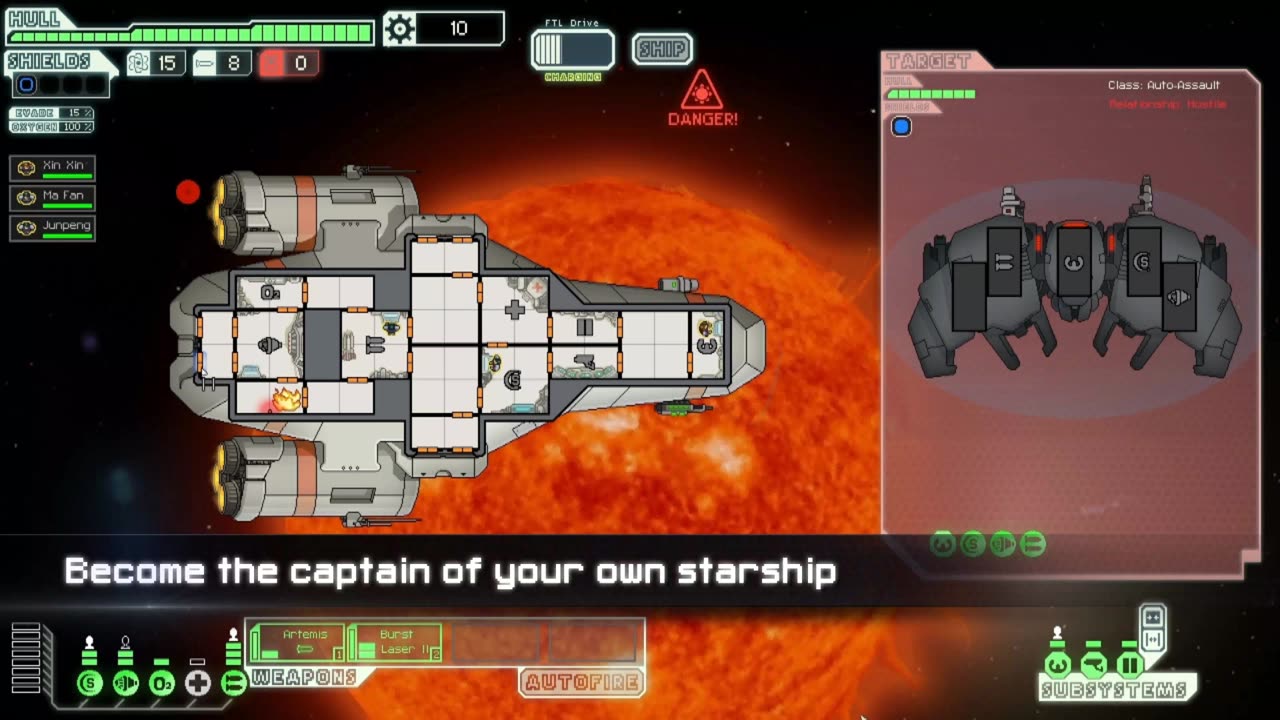Click the doors subsystem icon

click(1129, 664)
